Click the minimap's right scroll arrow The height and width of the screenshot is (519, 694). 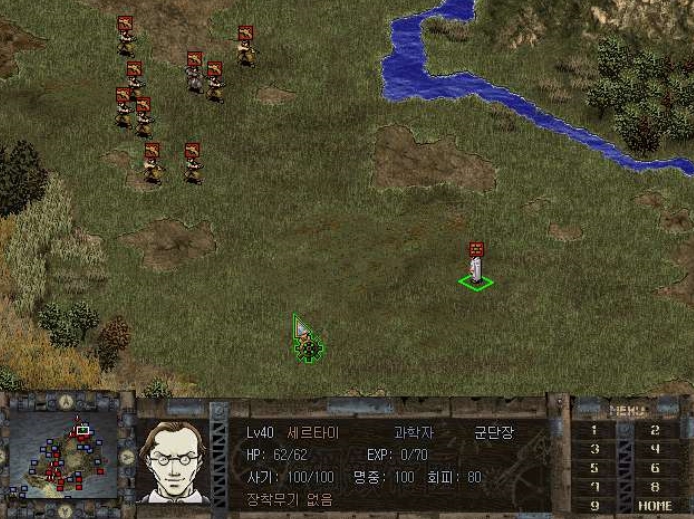pyautogui.click(x=127, y=457)
